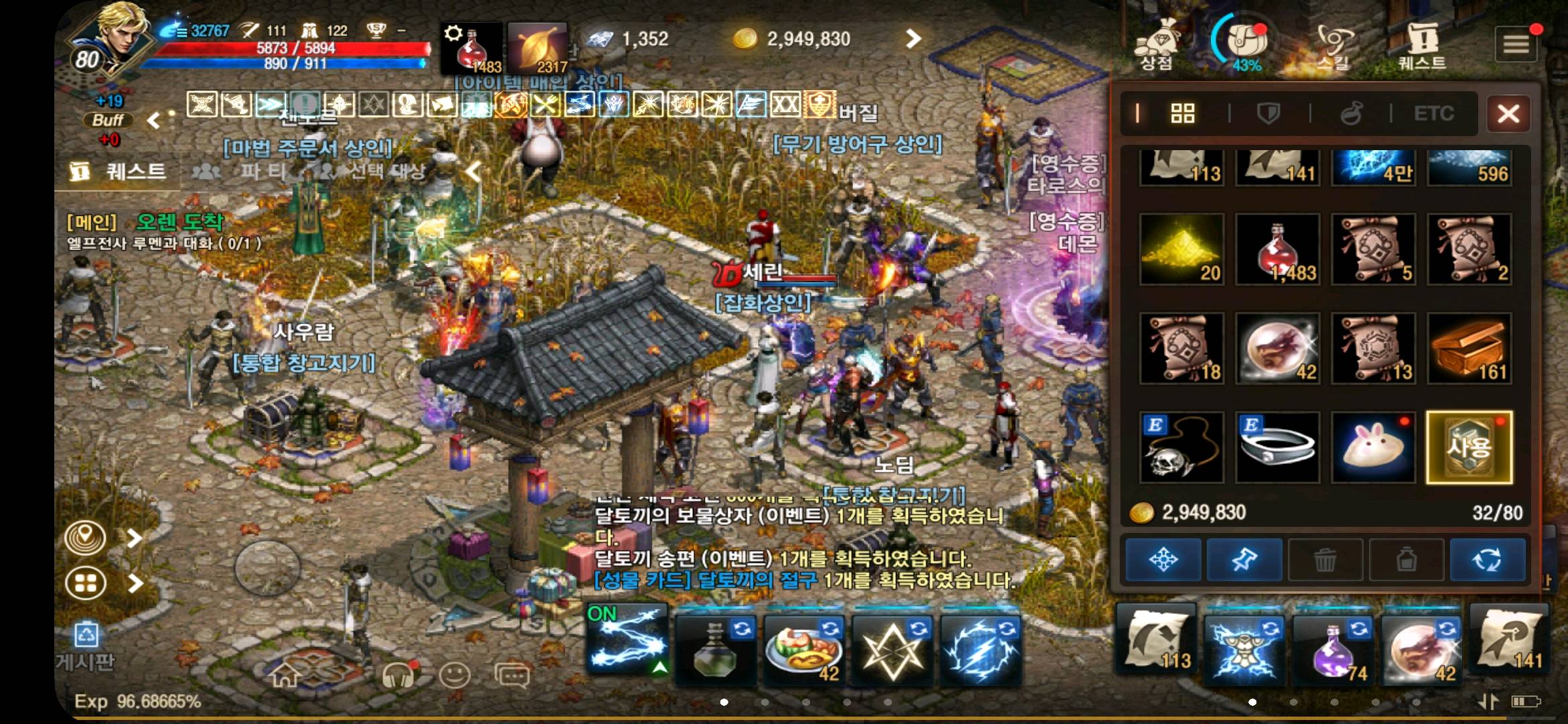This screenshot has width=1568, height=724.
Task: Click the backpack icon showing 43%
Action: click(1248, 40)
